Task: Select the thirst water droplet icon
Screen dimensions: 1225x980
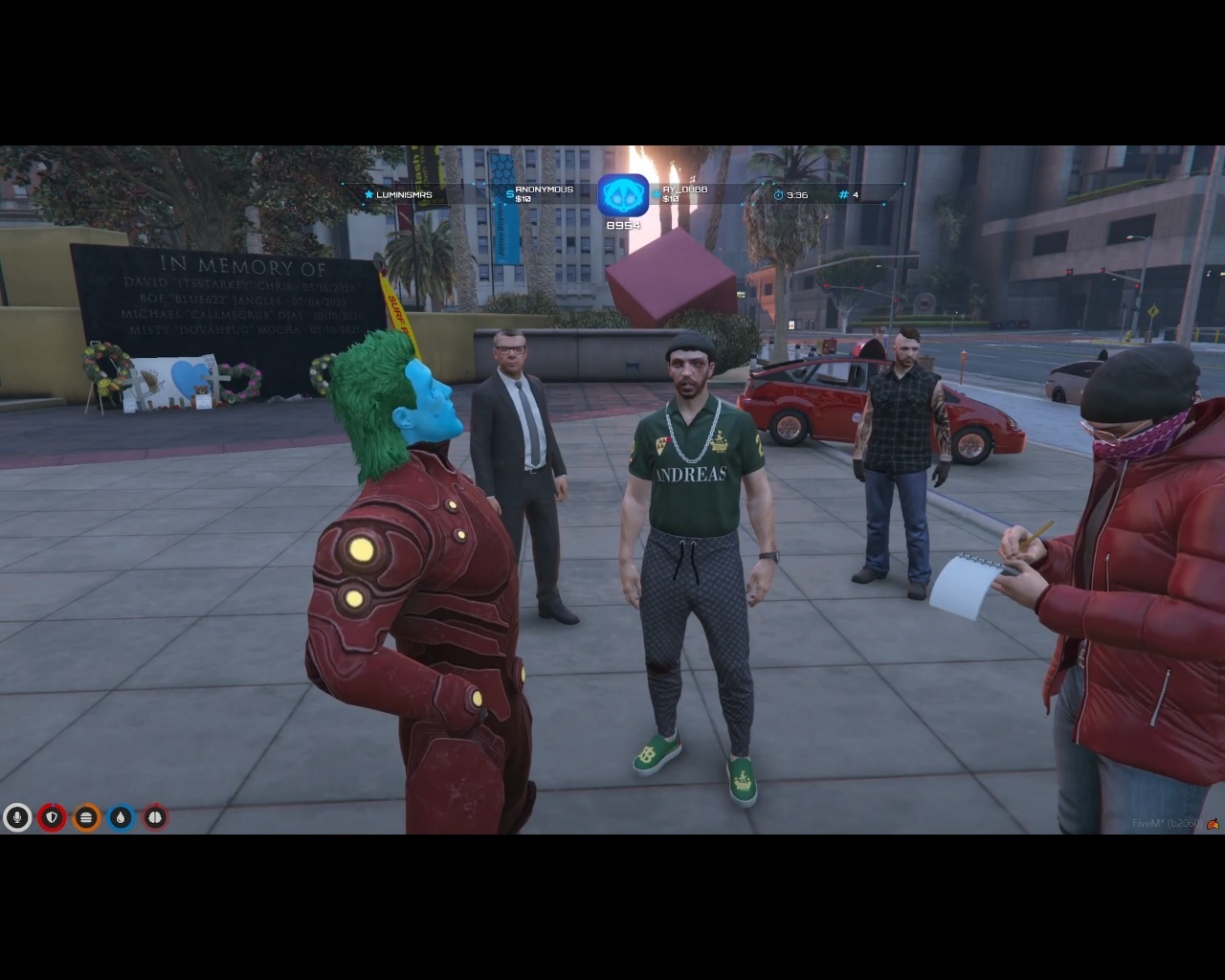Action: [121, 817]
